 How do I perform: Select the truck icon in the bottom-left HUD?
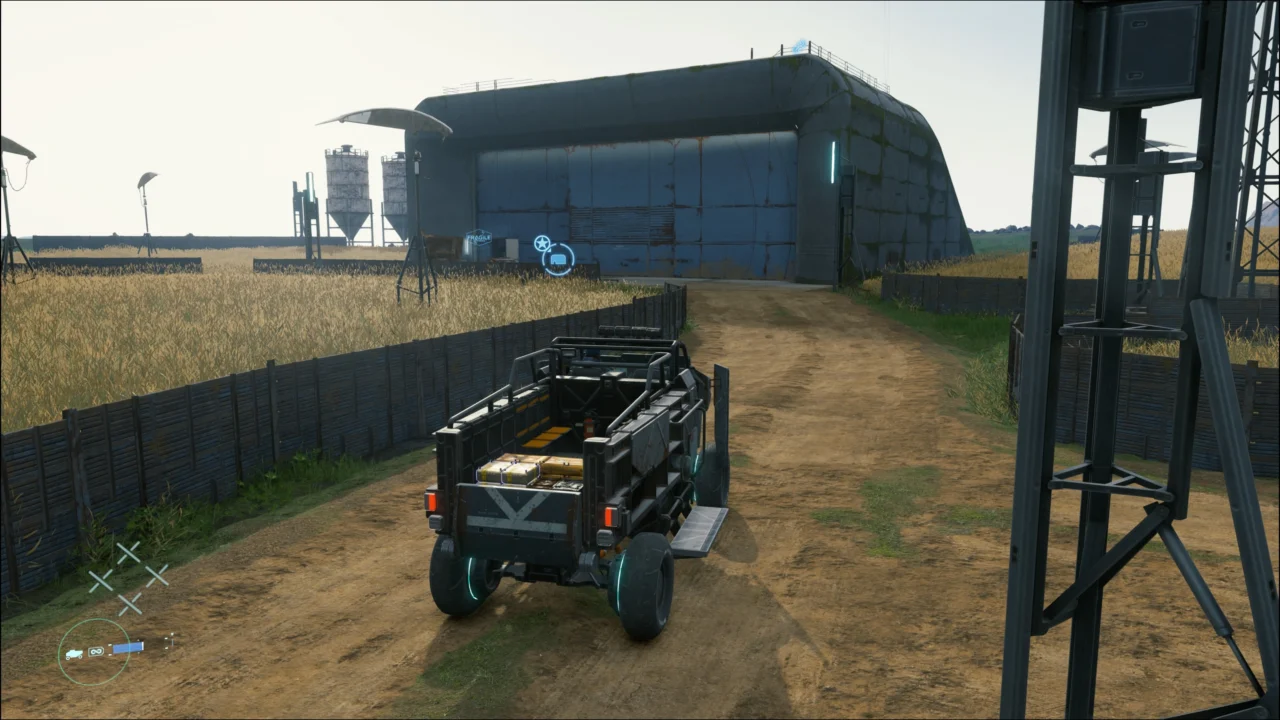74,653
